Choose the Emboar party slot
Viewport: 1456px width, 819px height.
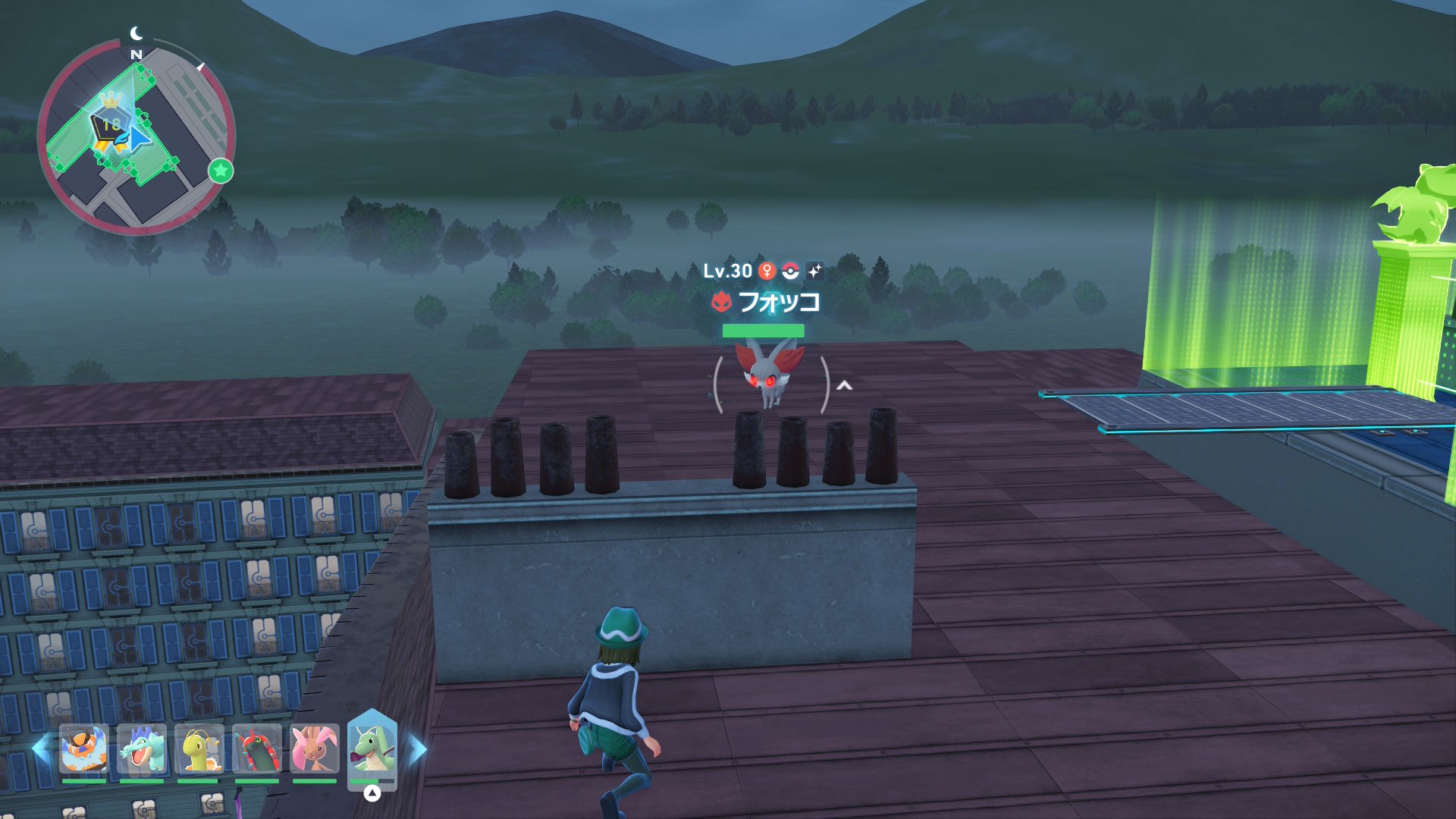[x=84, y=749]
